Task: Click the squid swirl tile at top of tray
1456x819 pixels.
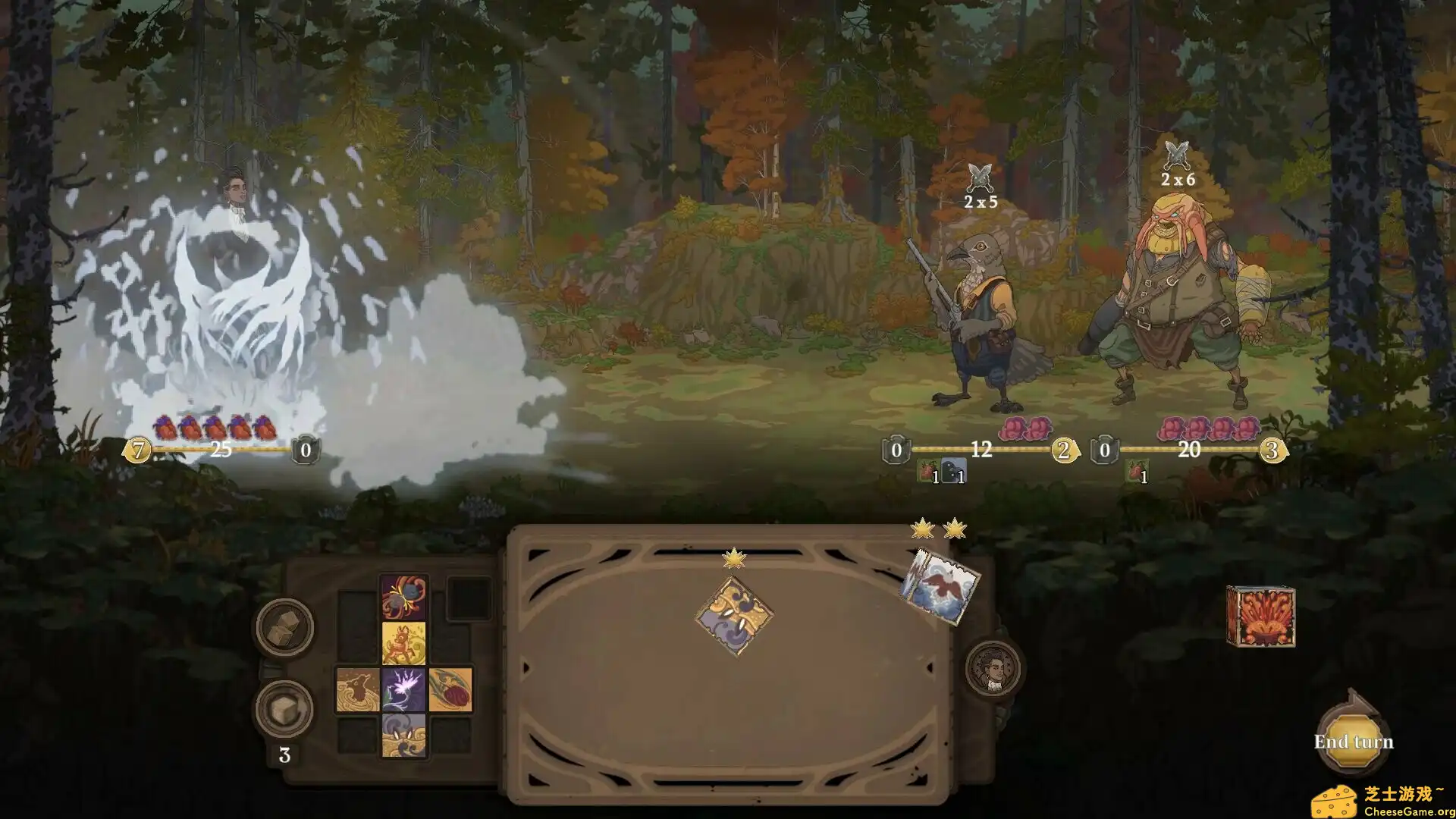Action: pos(403,596)
